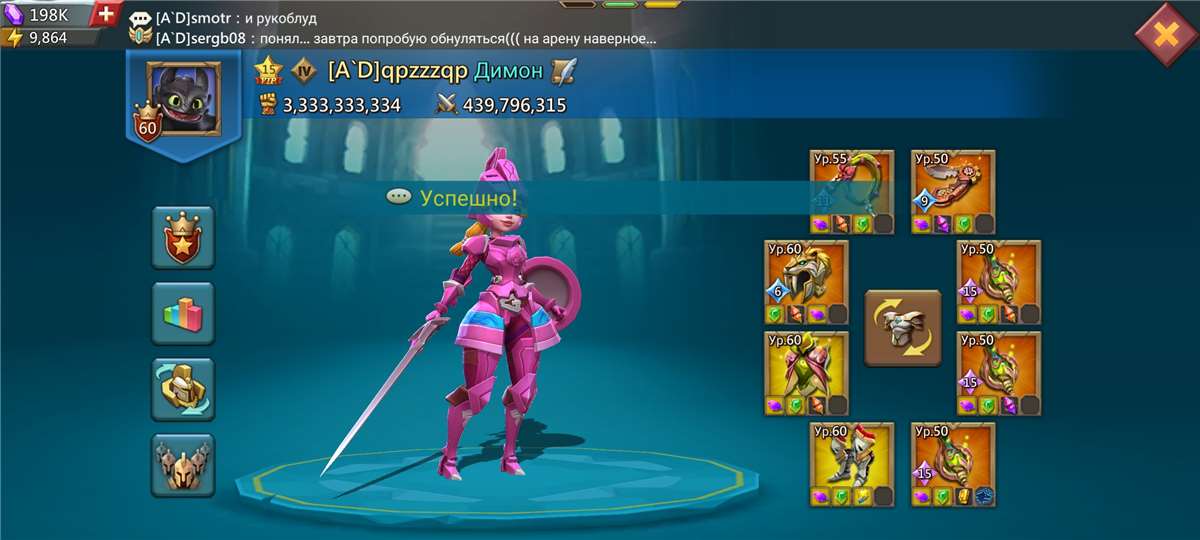Select the level 60 lion helmet slot

coord(806,282)
